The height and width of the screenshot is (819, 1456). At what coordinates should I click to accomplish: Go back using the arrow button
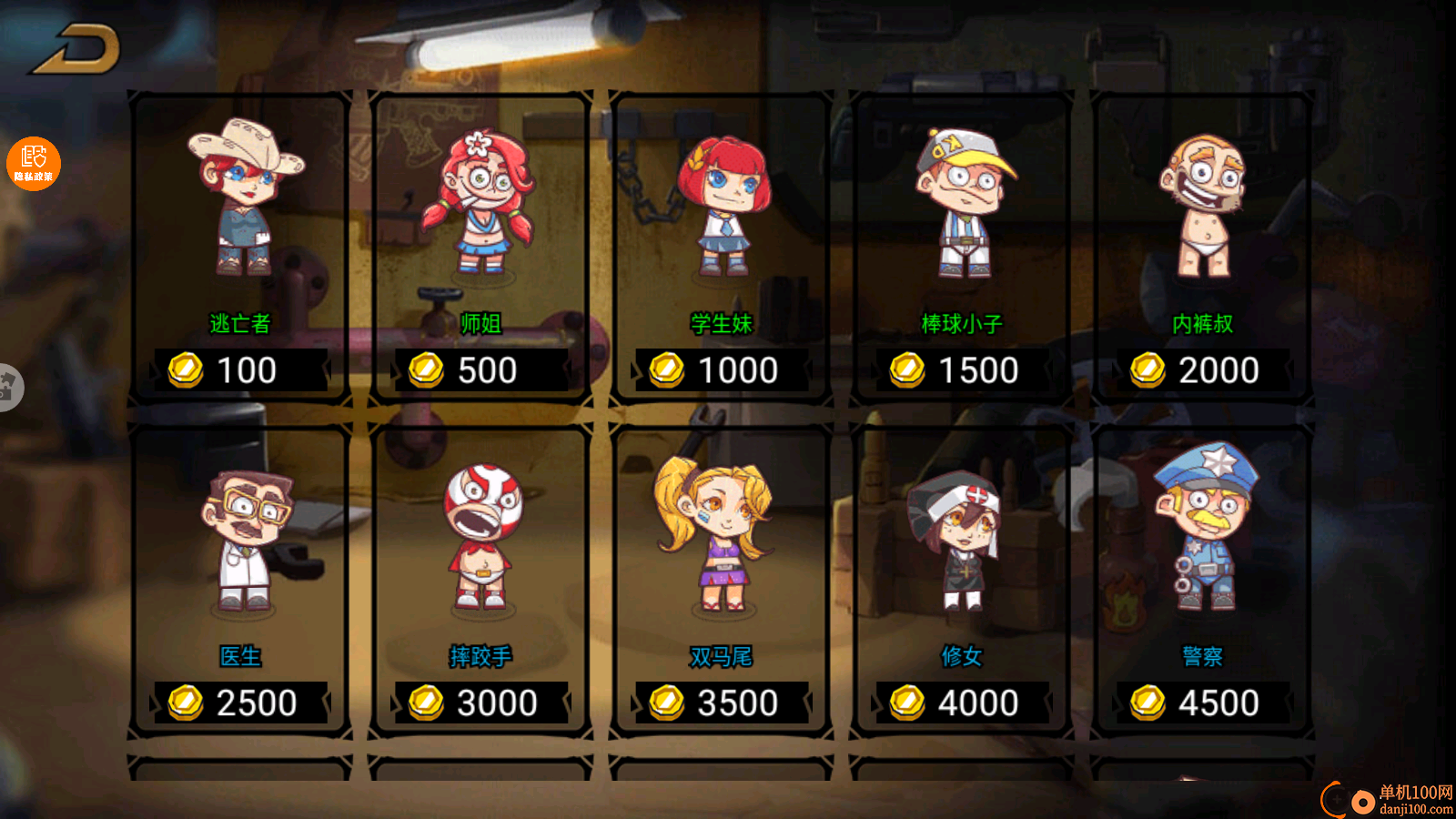click(76, 49)
